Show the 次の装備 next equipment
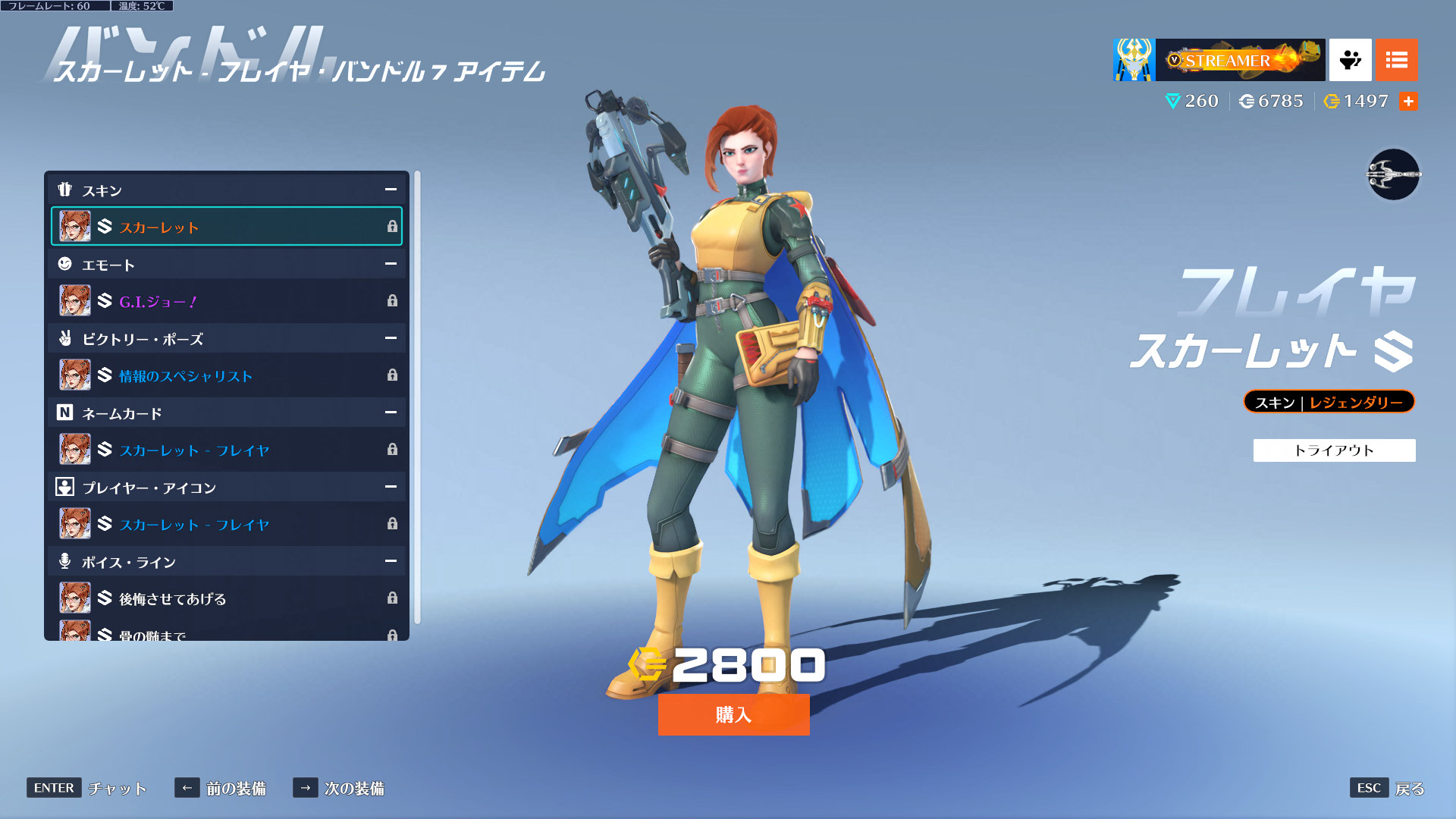1456x819 pixels. tap(339, 788)
